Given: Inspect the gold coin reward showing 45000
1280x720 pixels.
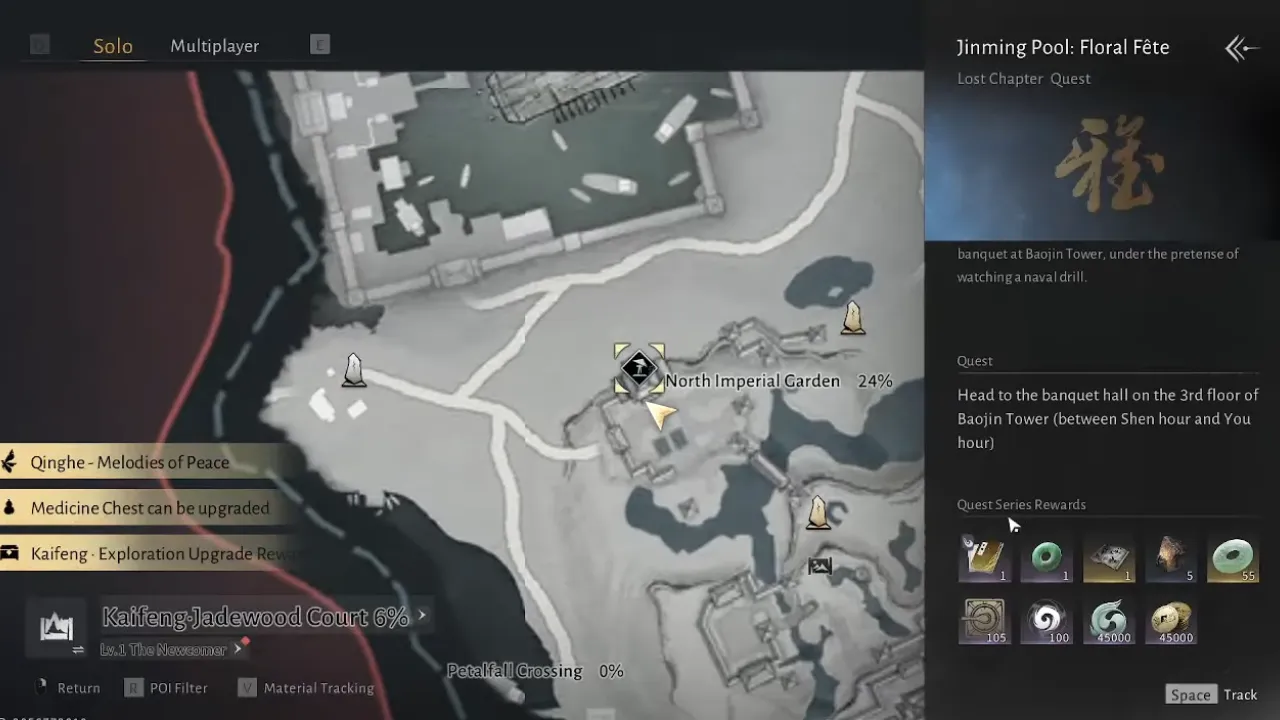Looking at the screenshot, I should [x=1171, y=620].
